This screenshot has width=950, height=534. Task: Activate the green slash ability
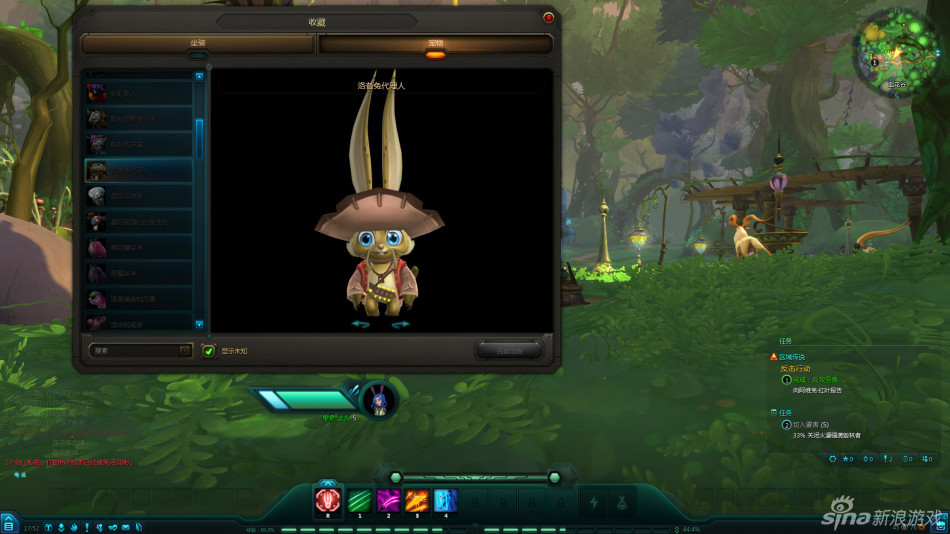tap(359, 499)
